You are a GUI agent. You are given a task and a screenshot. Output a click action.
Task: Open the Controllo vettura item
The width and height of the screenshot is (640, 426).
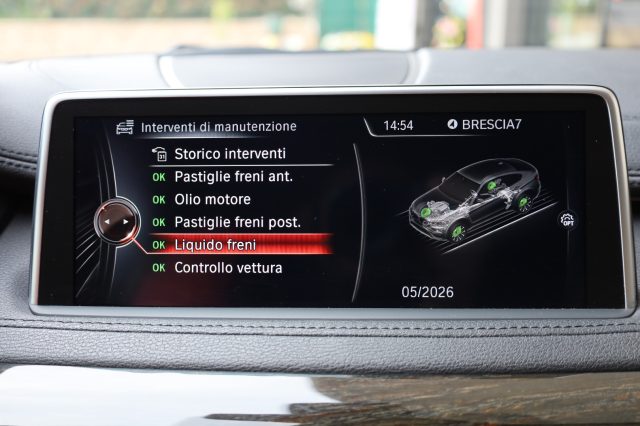(228, 268)
